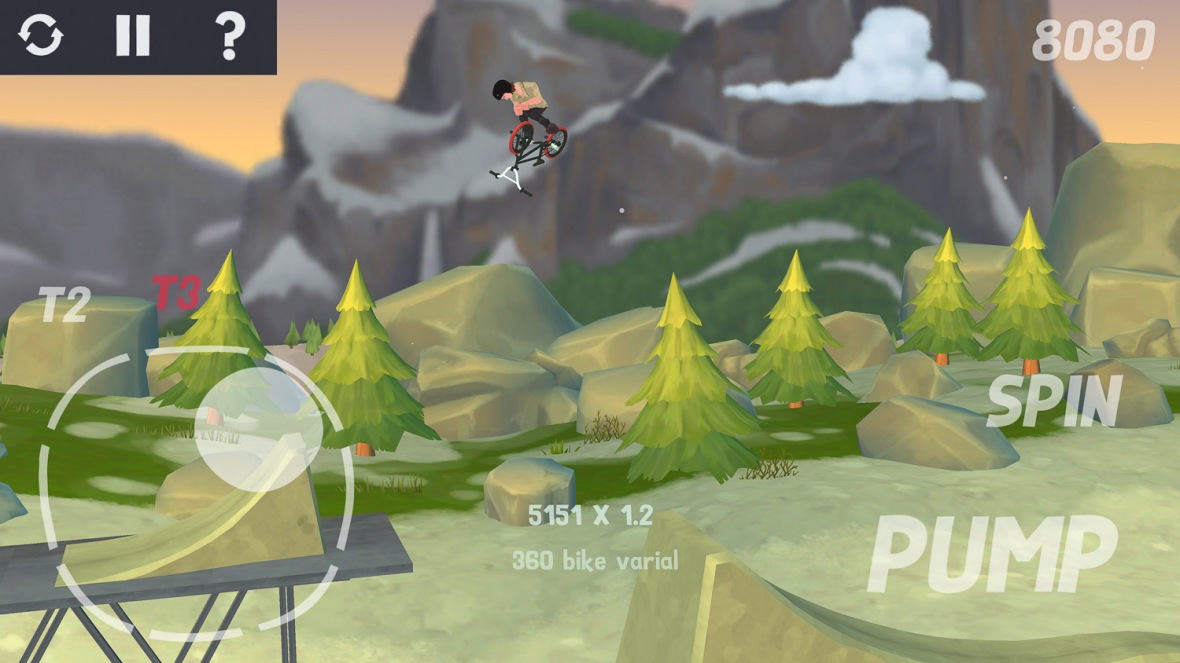Pause the game
Image resolution: width=1180 pixels, height=663 pixels.
[132, 36]
